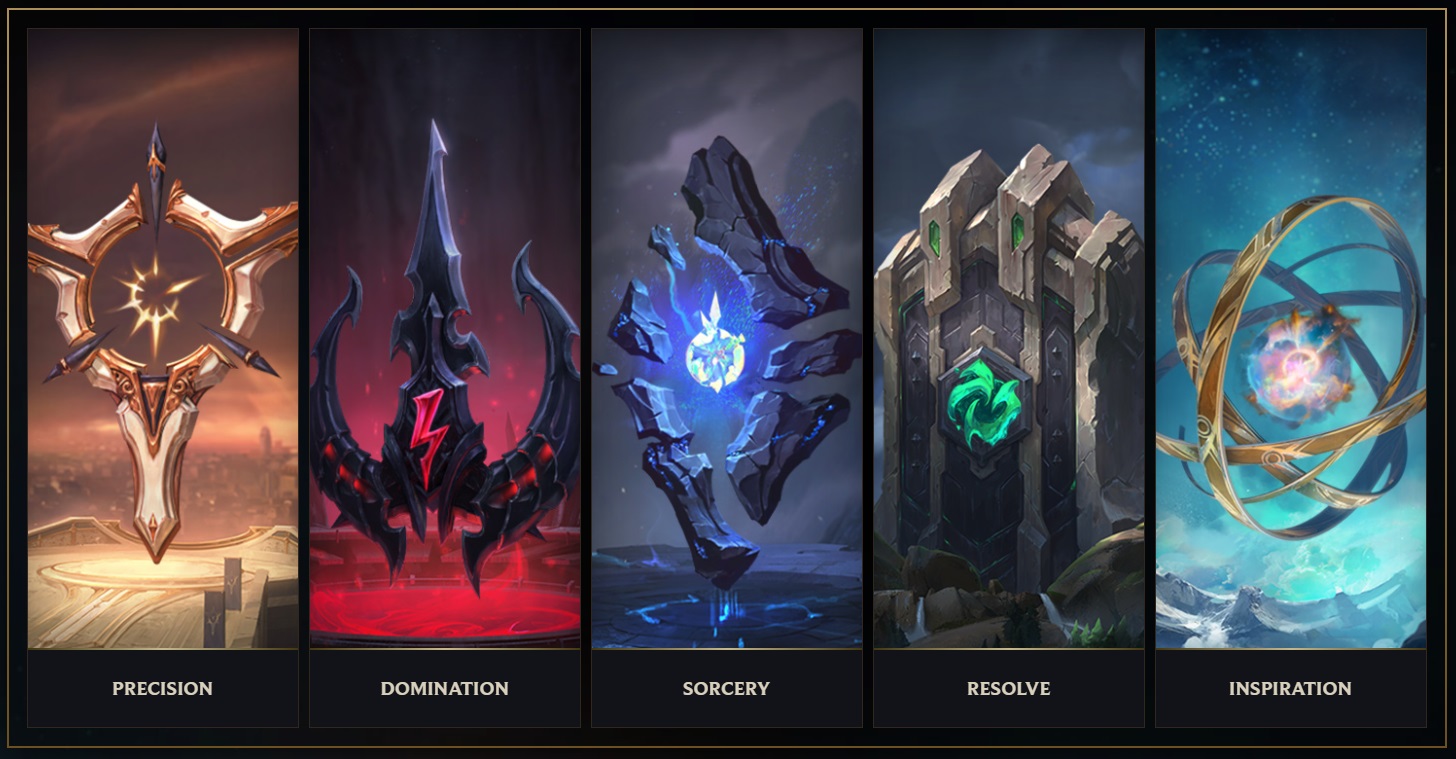Click the DOMINATION label
1456x759 pixels.
pos(445,688)
